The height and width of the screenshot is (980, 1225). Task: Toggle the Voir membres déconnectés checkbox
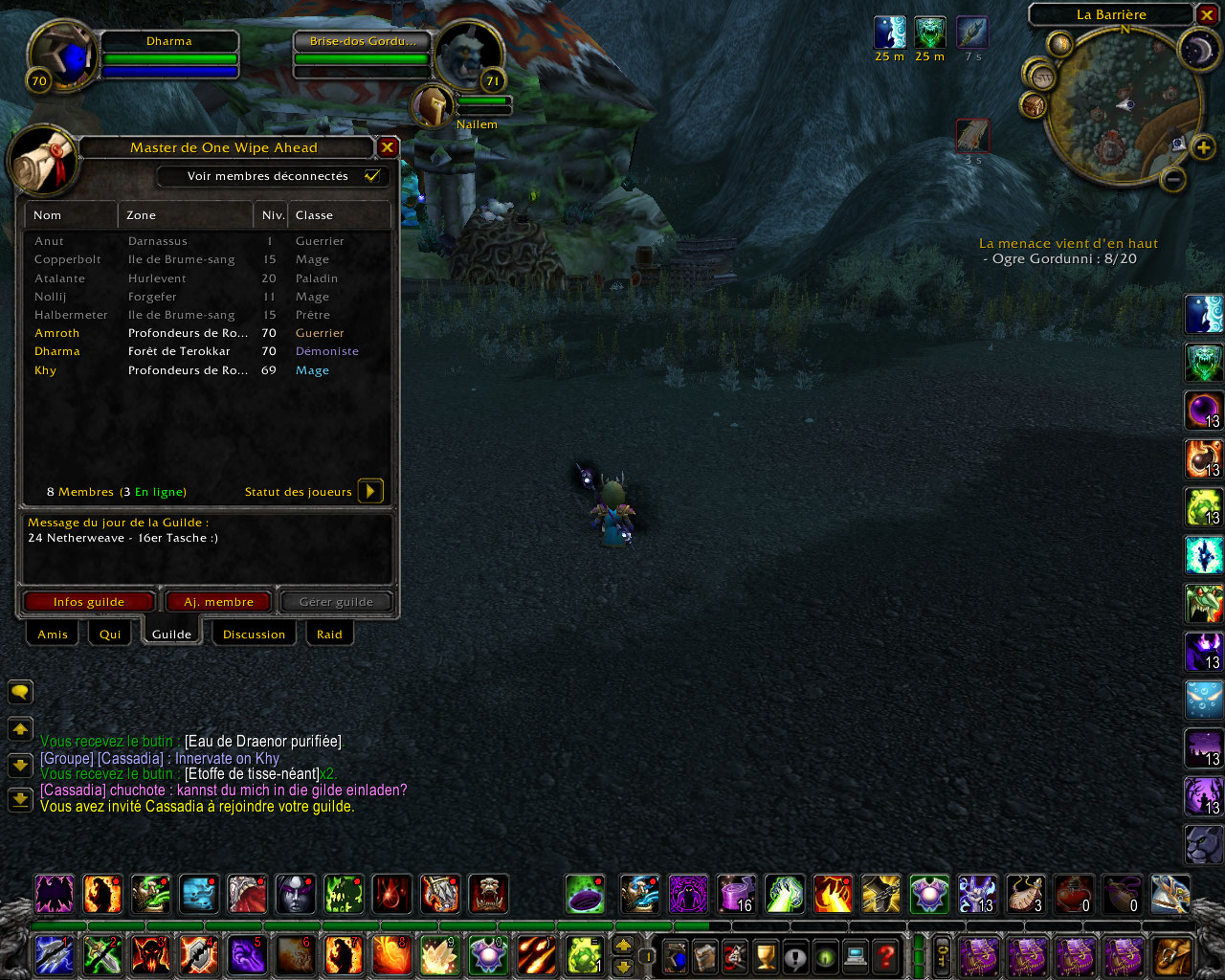click(372, 176)
